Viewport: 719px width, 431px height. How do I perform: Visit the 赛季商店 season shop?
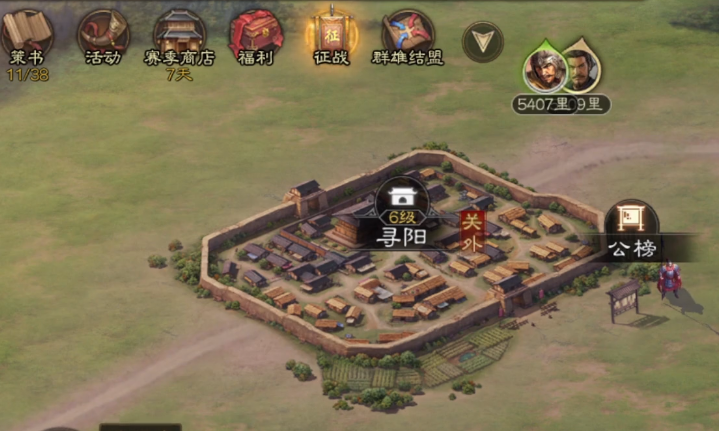point(179,36)
